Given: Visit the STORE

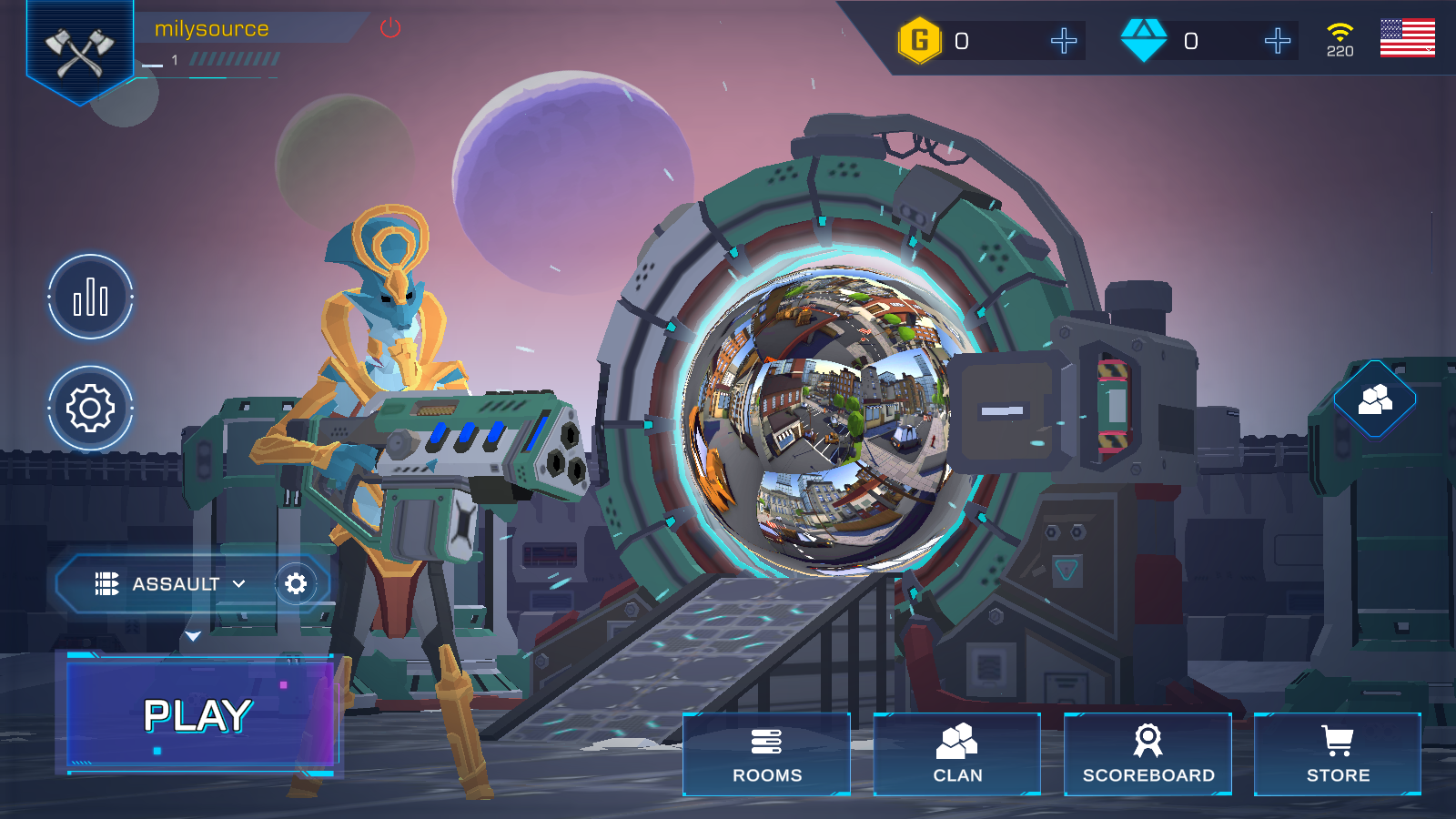Looking at the screenshot, I should pos(1337,754).
